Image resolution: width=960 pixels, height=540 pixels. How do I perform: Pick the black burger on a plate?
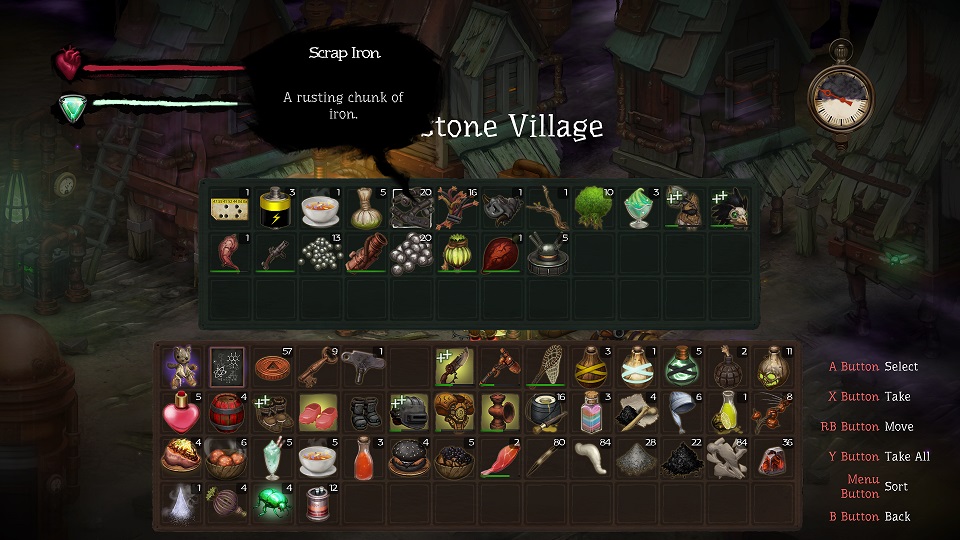(408, 457)
